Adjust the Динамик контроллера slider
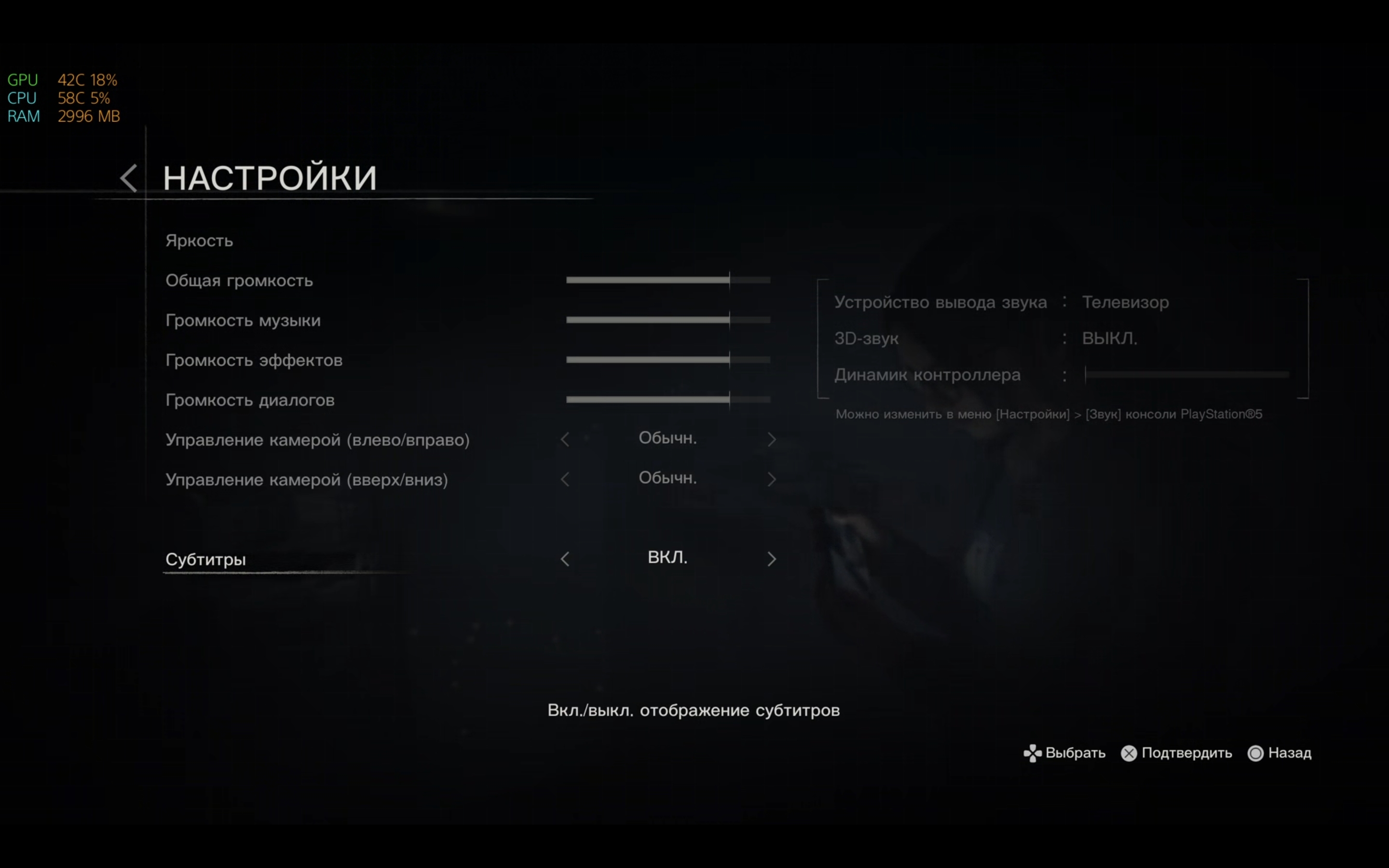Screen dimensions: 1389x868 click(x=1185, y=375)
